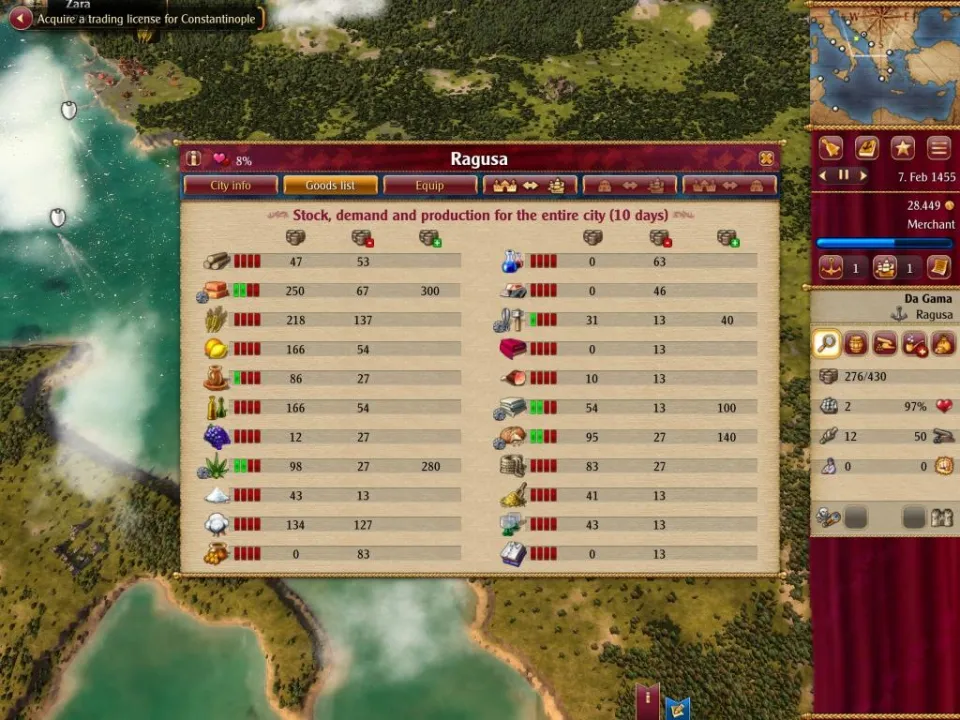The image size is (960, 720).
Task: Close the Ragusa city window
Action: click(766, 159)
